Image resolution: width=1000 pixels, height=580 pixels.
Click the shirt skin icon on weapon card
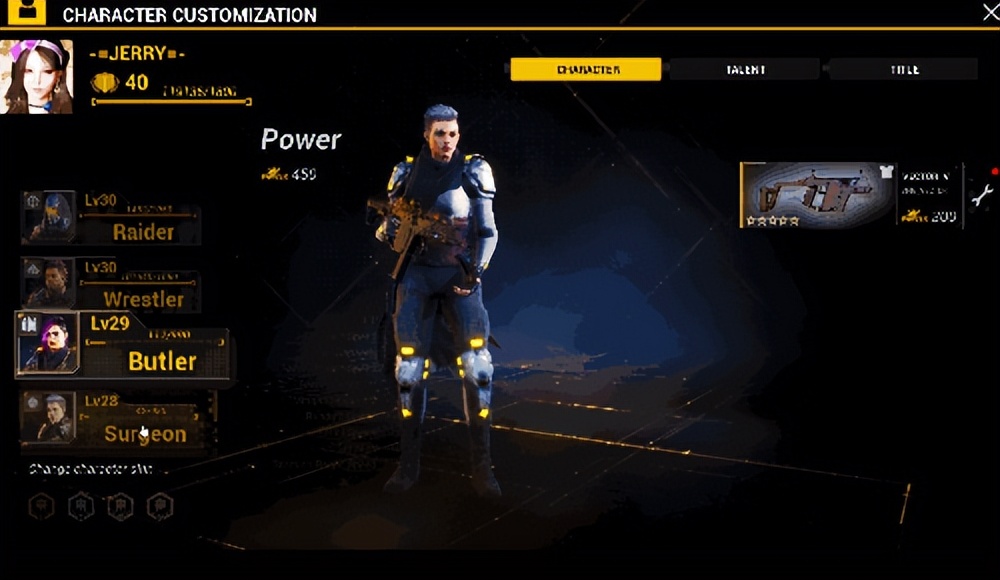coord(886,172)
